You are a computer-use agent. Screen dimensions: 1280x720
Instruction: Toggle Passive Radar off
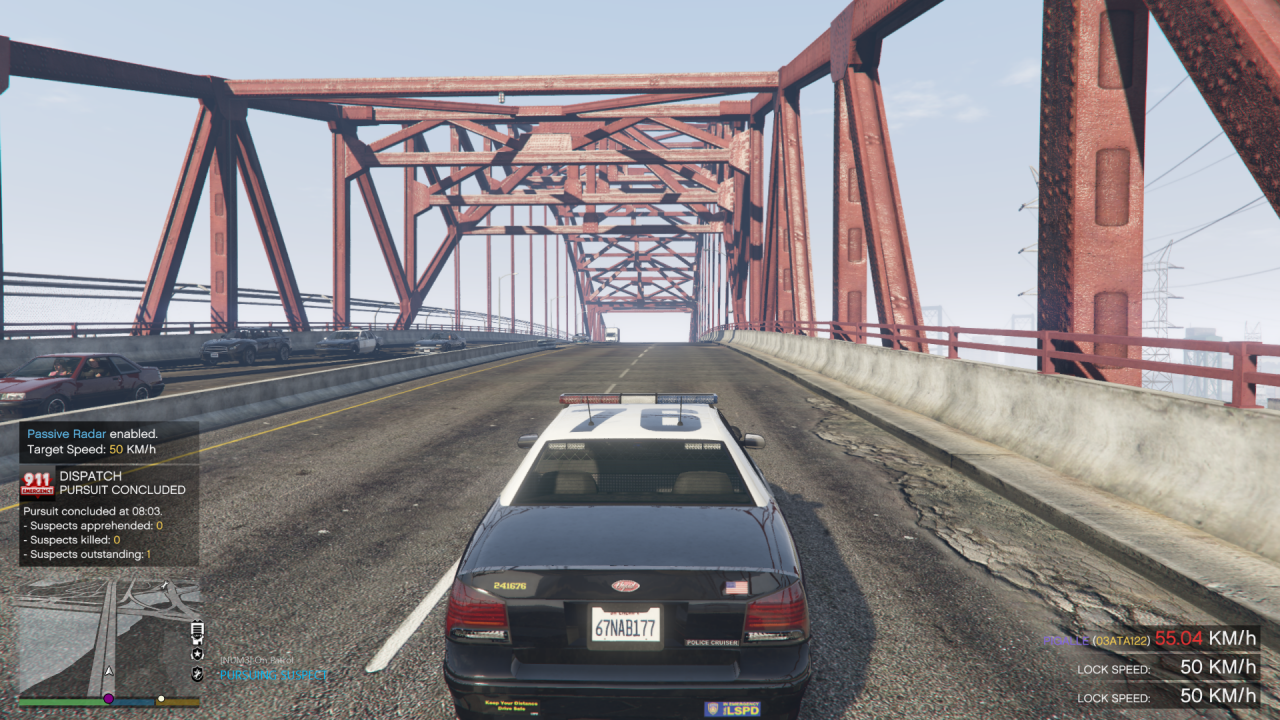click(69, 434)
